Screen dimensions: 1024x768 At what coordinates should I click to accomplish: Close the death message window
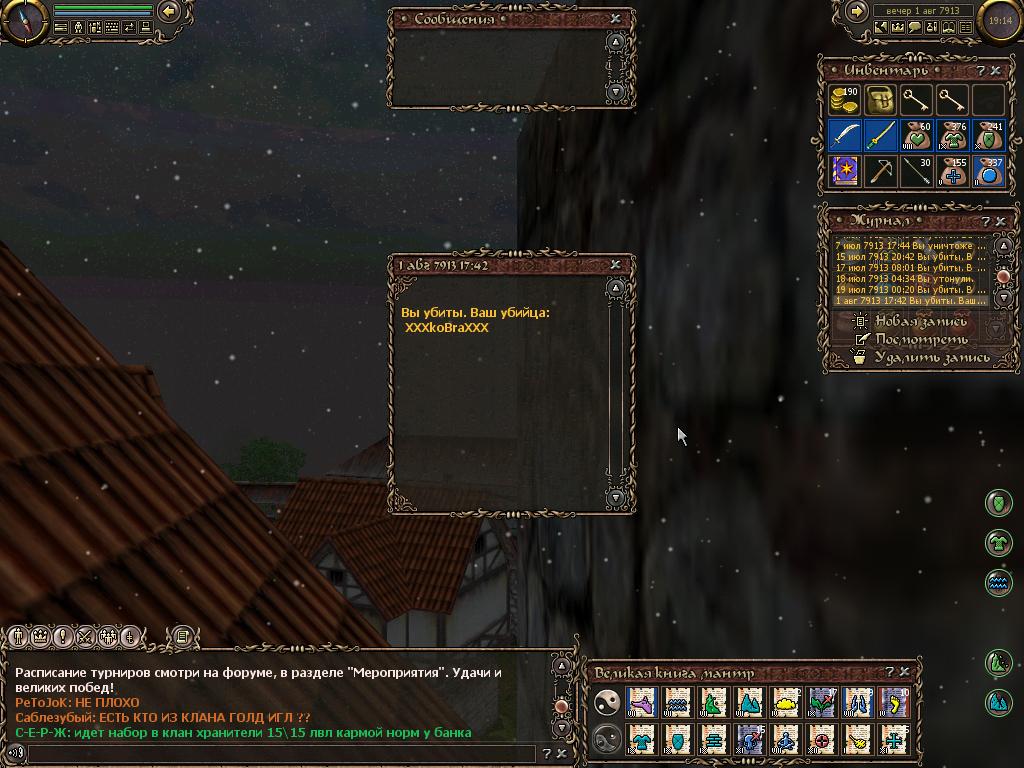coord(615,265)
